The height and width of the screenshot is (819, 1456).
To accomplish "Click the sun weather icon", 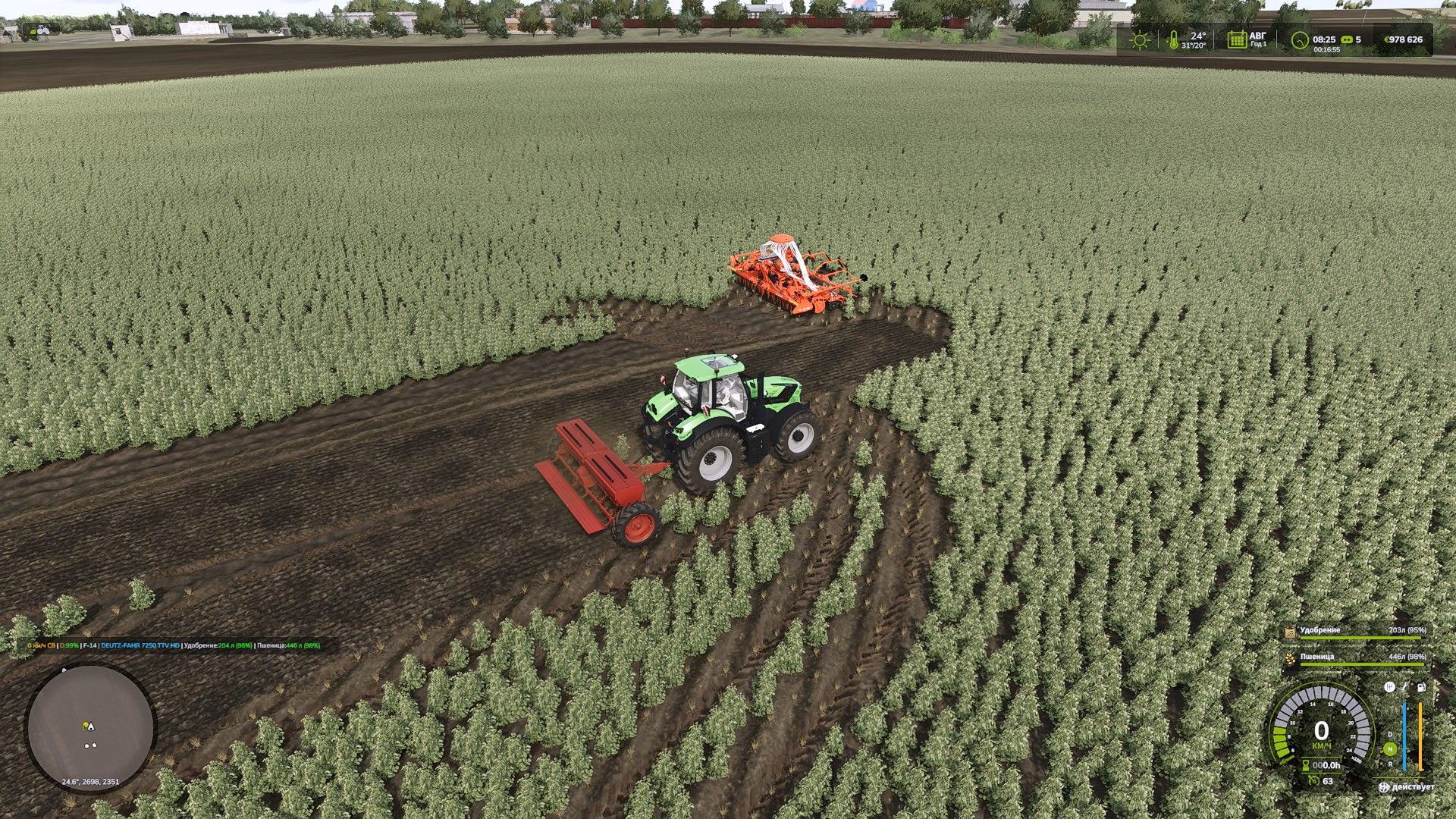I will tap(1140, 39).
